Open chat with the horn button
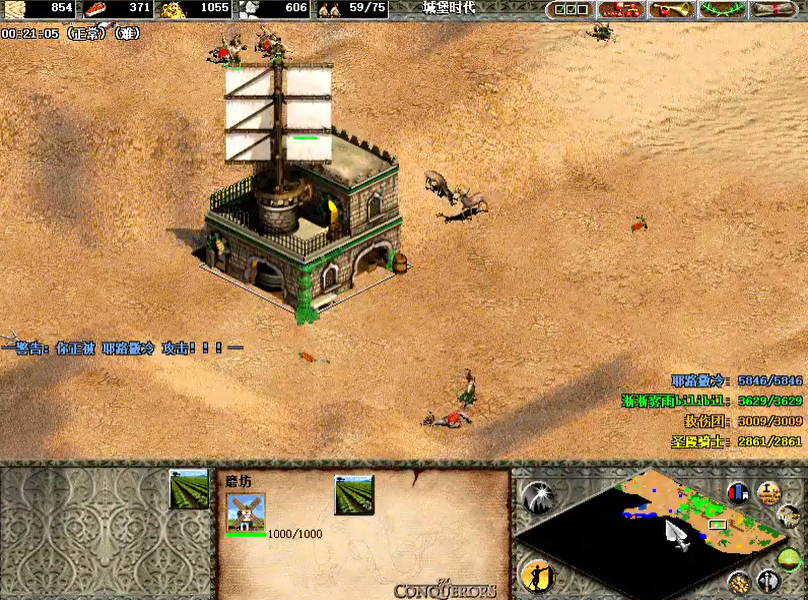 (x=671, y=10)
